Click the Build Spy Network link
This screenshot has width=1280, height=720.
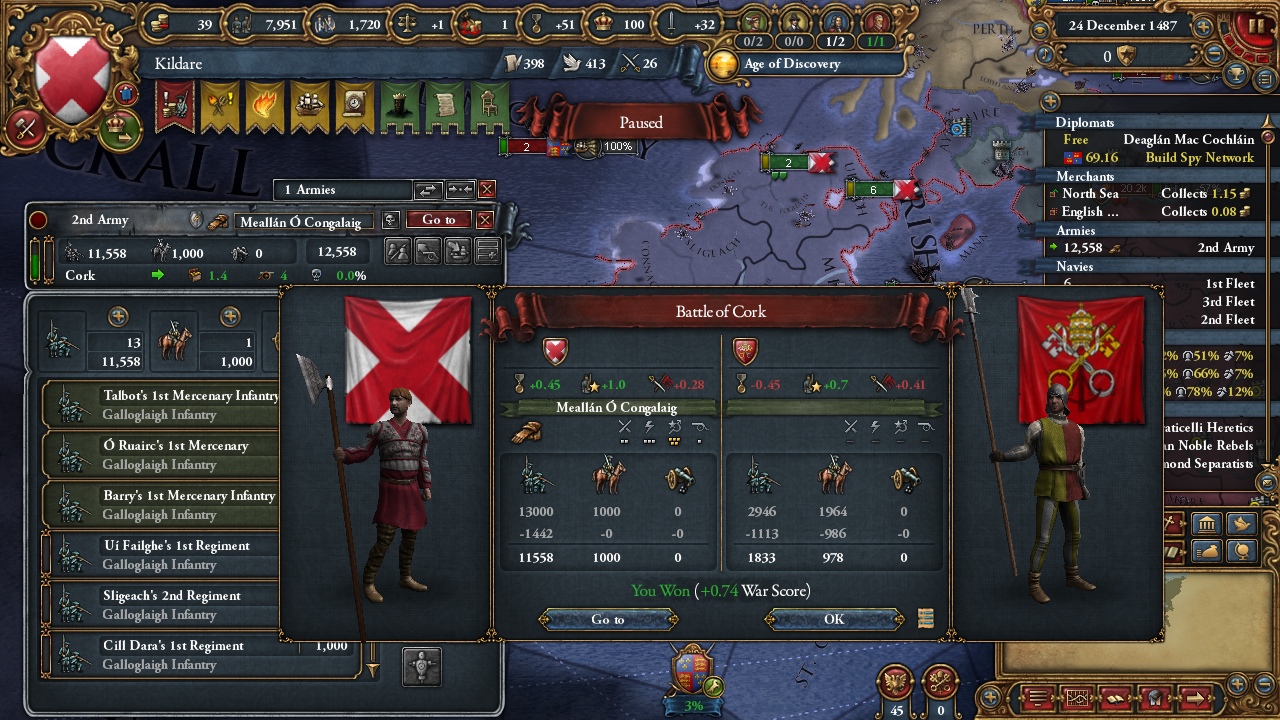click(1201, 158)
